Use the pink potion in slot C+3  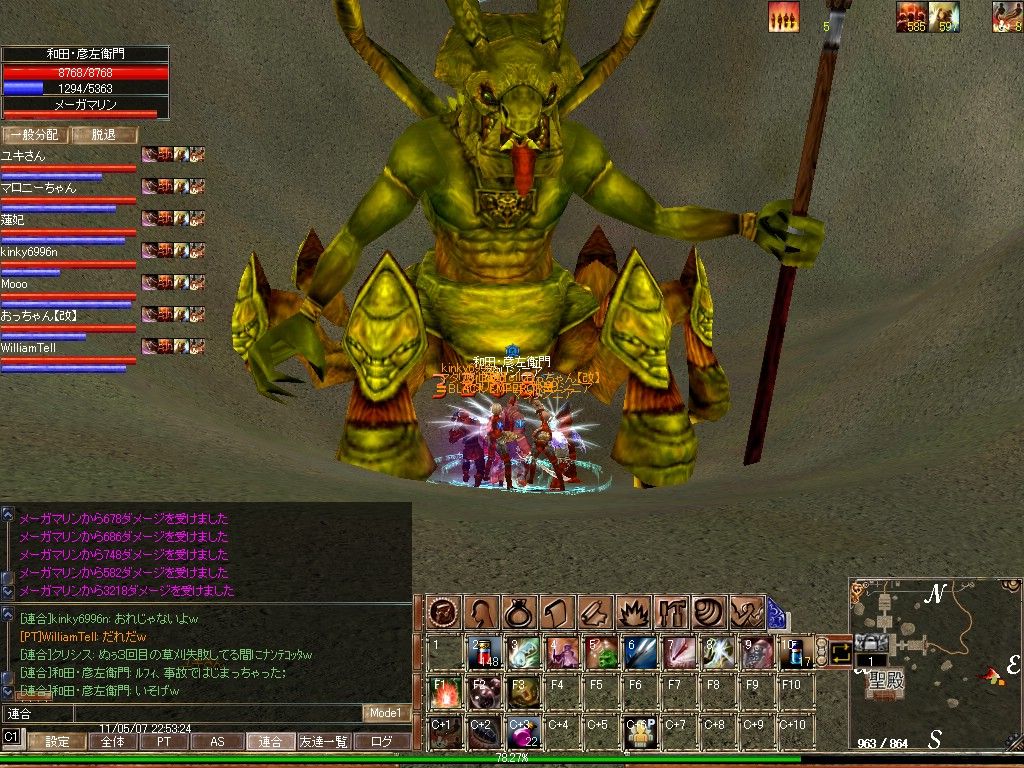(523, 732)
